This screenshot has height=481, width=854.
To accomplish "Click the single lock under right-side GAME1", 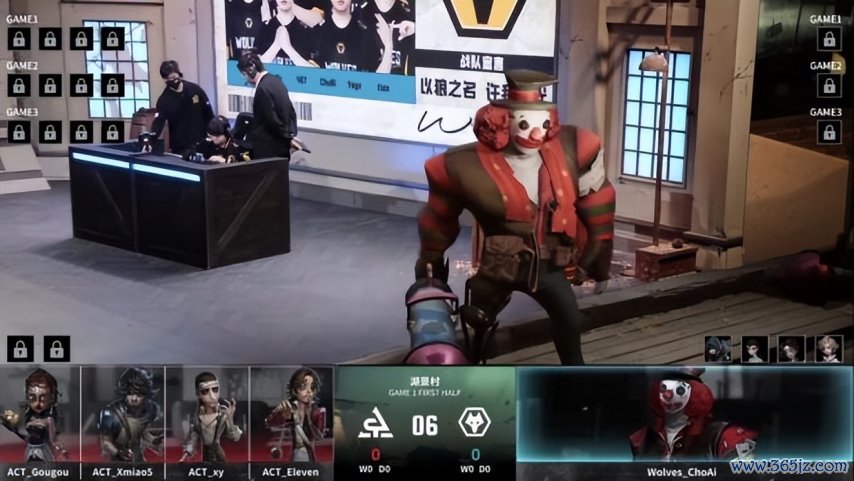I will point(828,39).
